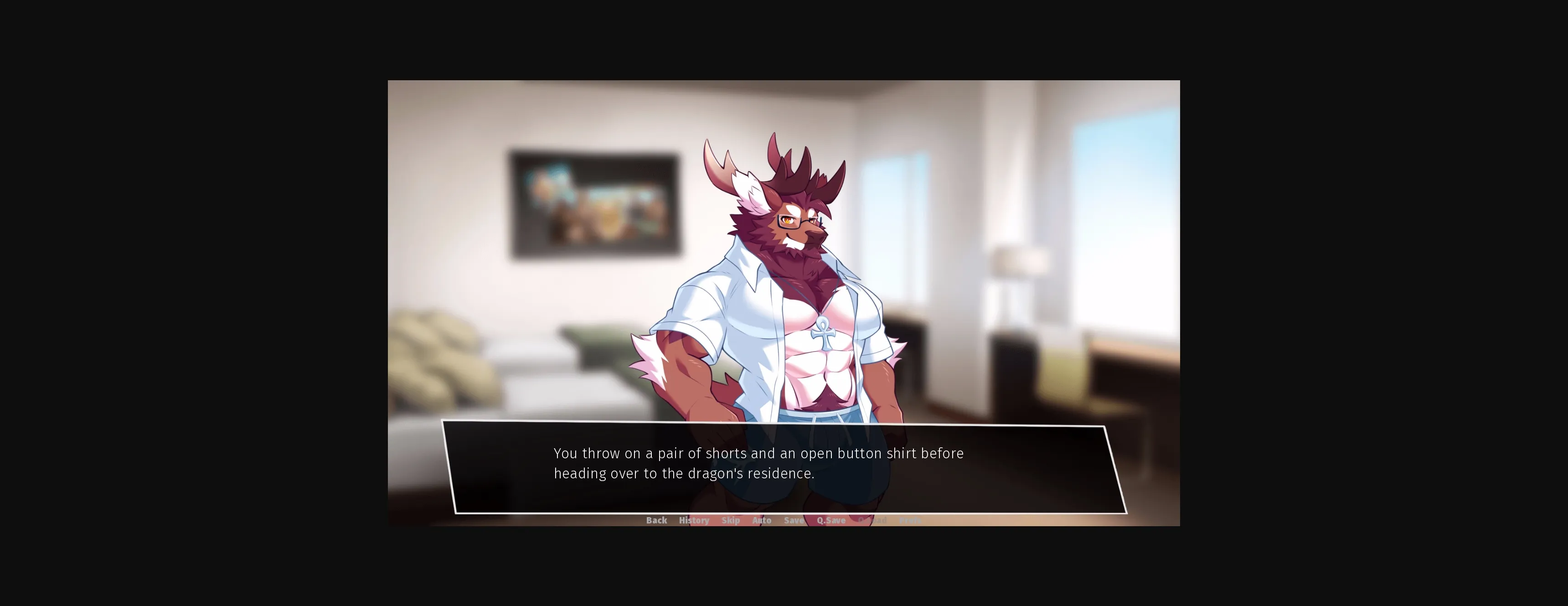The height and width of the screenshot is (606, 1568).
Task: Click the Save option in the bottom bar
Action: [x=793, y=520]
